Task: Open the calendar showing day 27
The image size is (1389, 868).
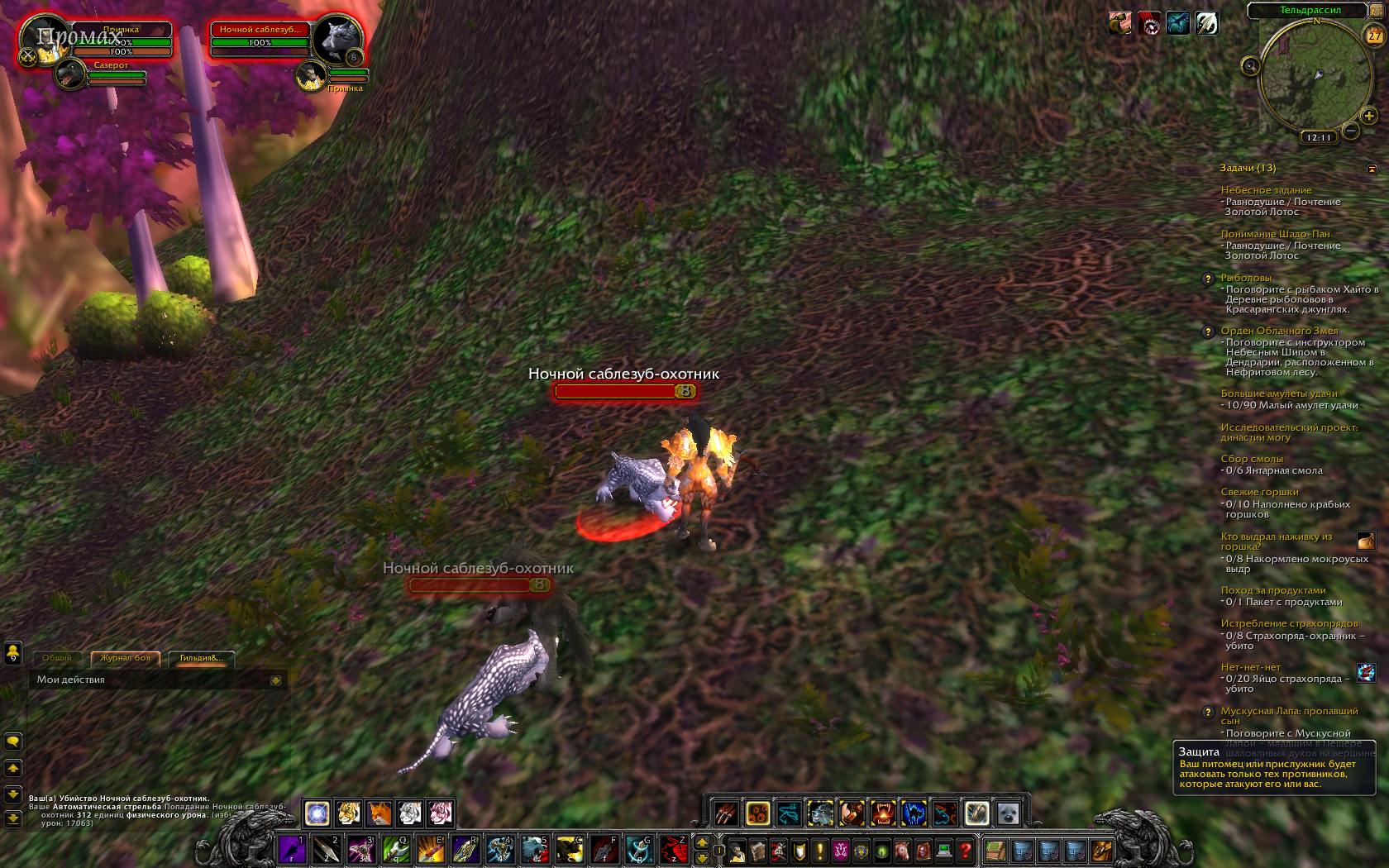Action: (1374, 36)
